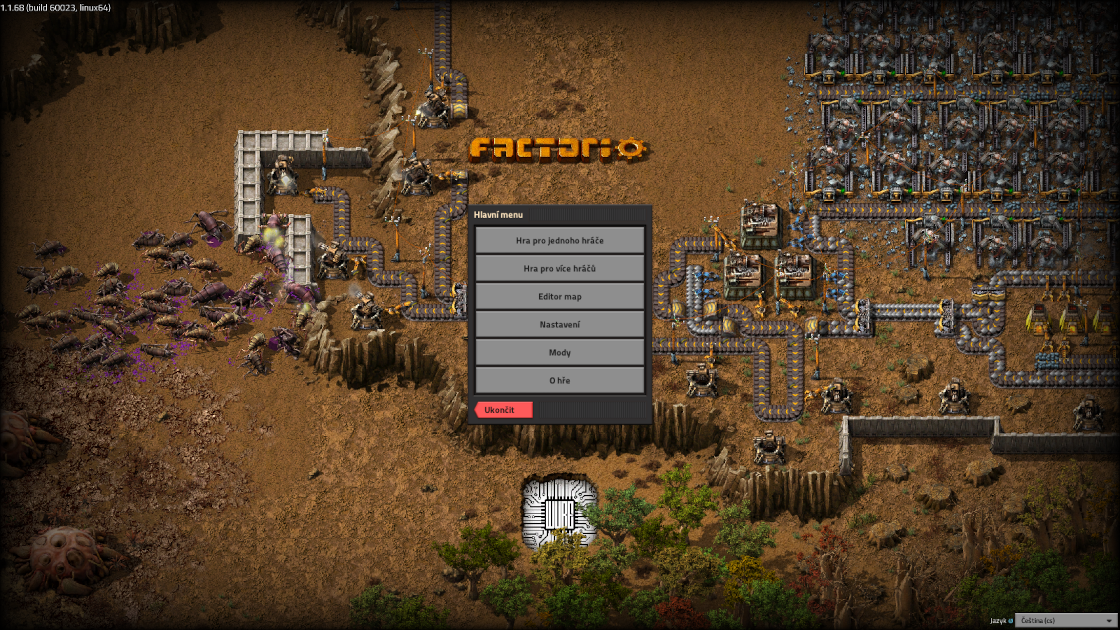Open the "Čeština (cs)" language dropdown
The image size is (1120, 630).
pos(1064,621)
